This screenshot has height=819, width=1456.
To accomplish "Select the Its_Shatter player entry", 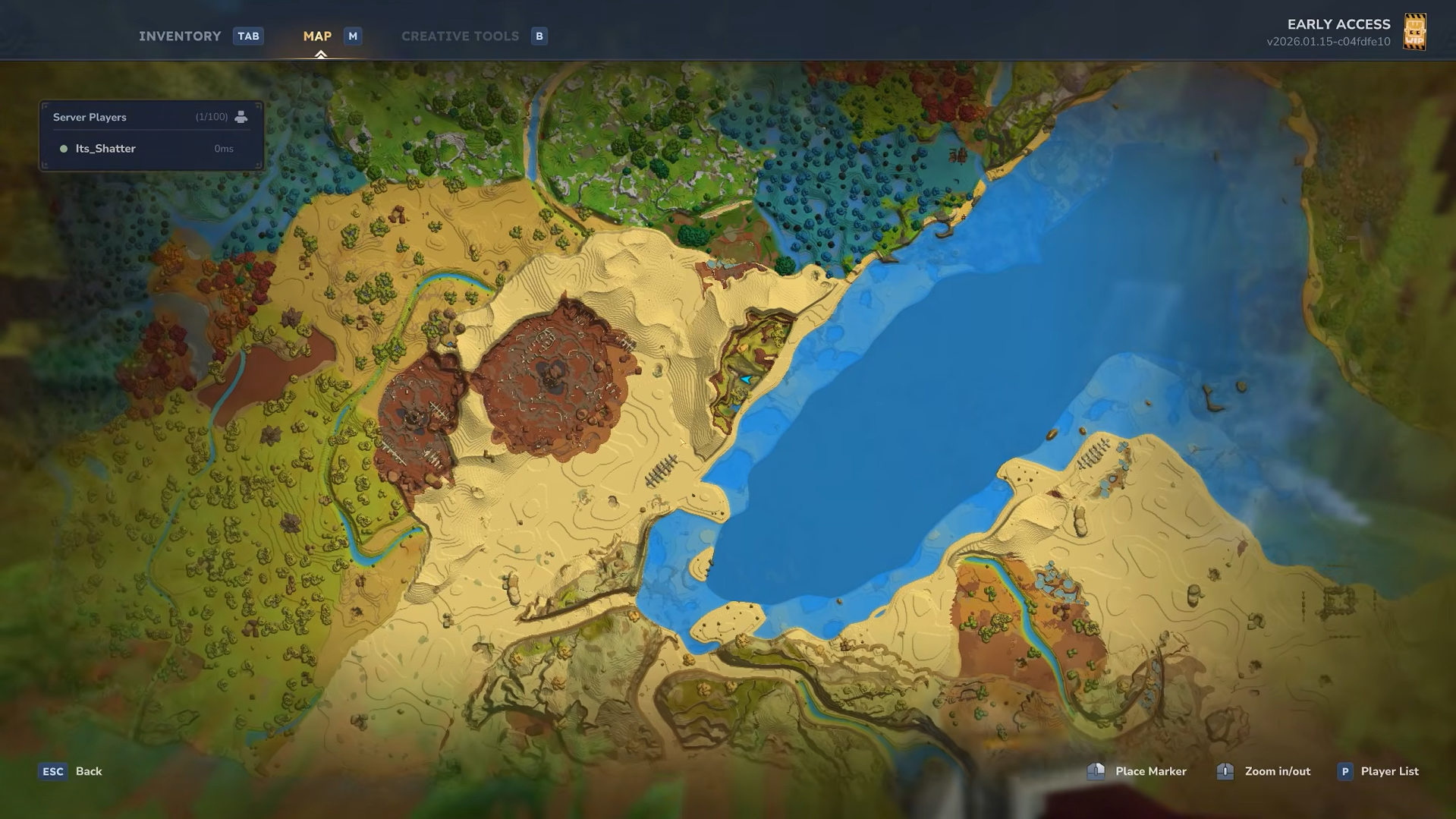I will (105, 148).
